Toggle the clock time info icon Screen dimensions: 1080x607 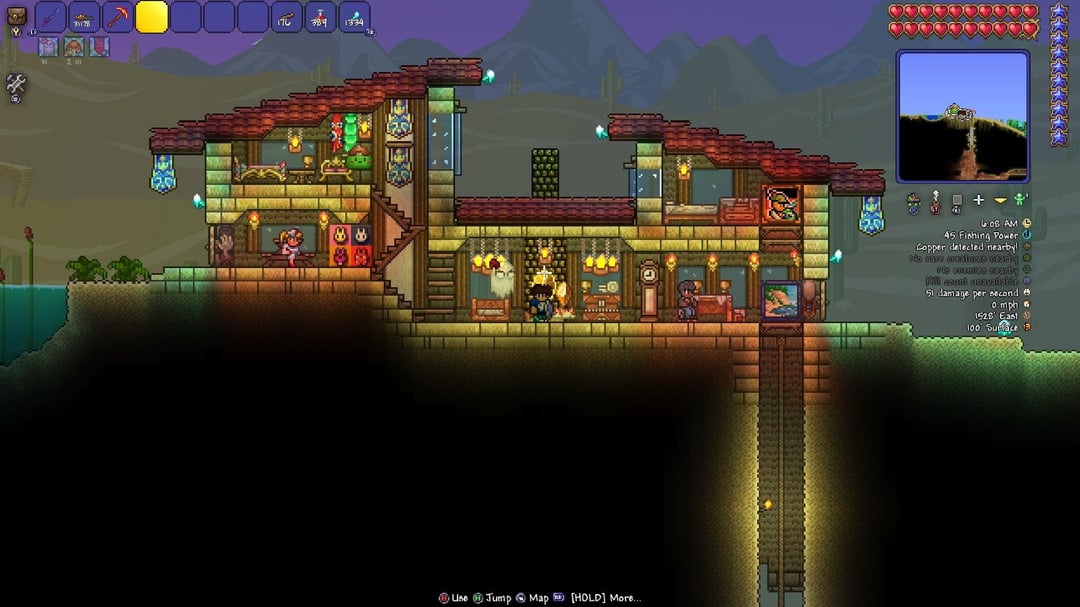click(1027, 223)
